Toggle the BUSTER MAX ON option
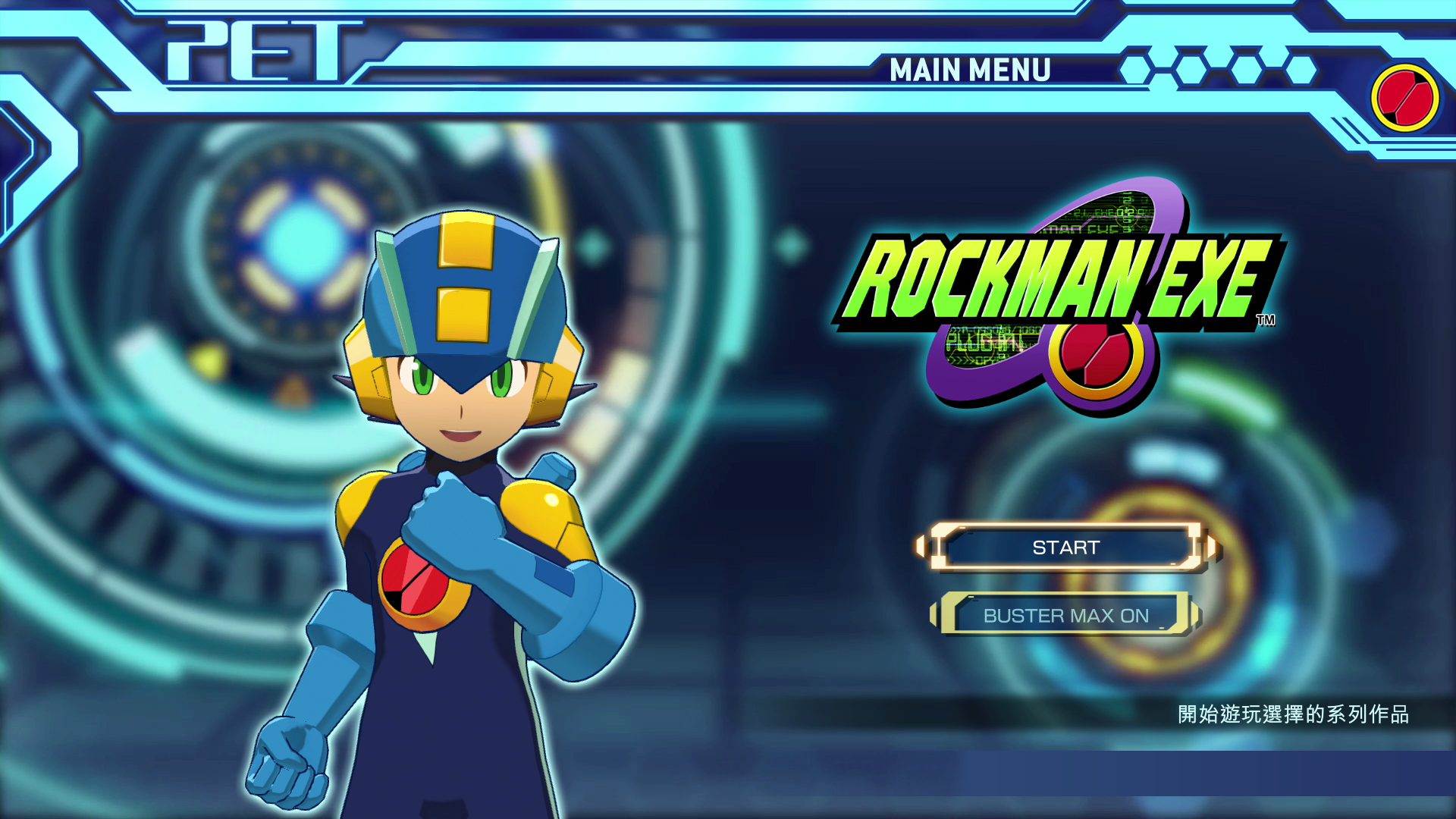 coord(1065,615)
